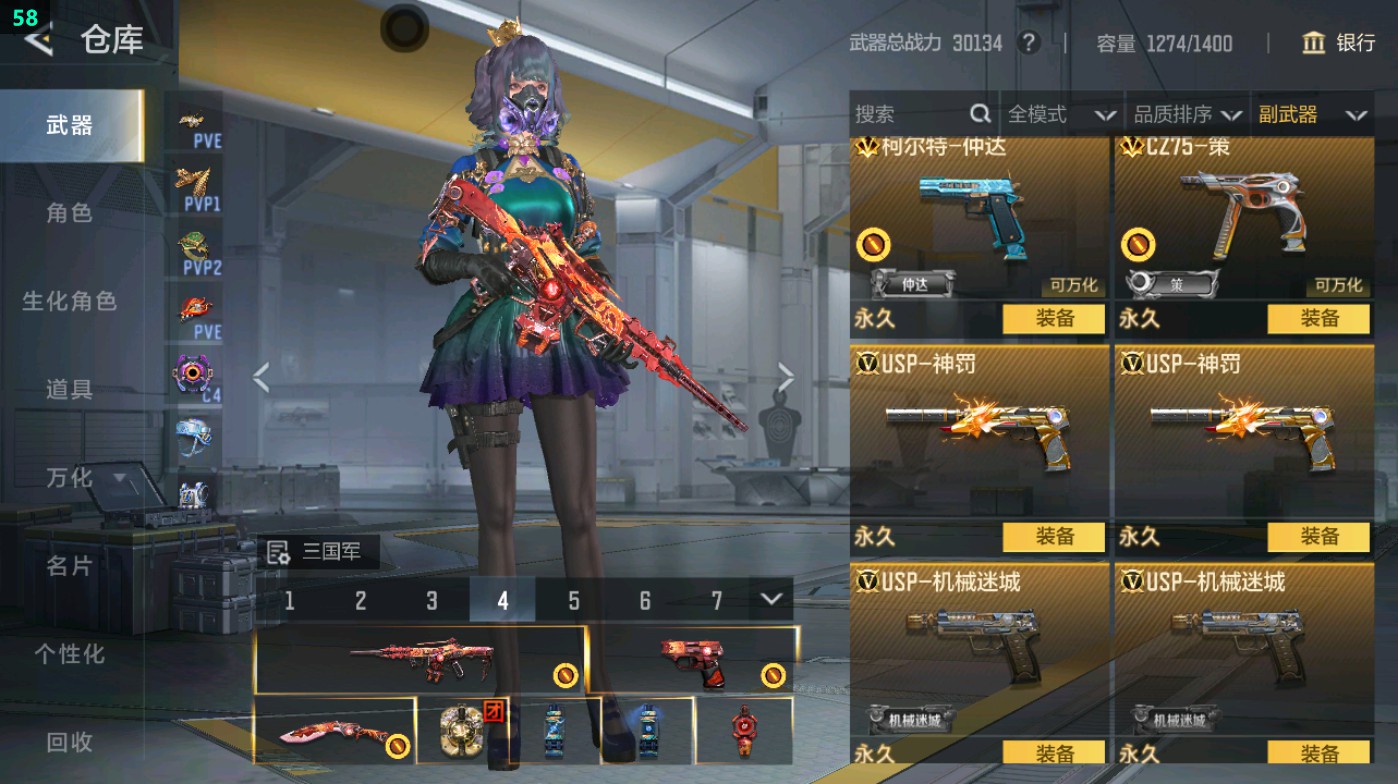Open the 回收 section
The image size is (1398, 784).
(x=69, y=742)
